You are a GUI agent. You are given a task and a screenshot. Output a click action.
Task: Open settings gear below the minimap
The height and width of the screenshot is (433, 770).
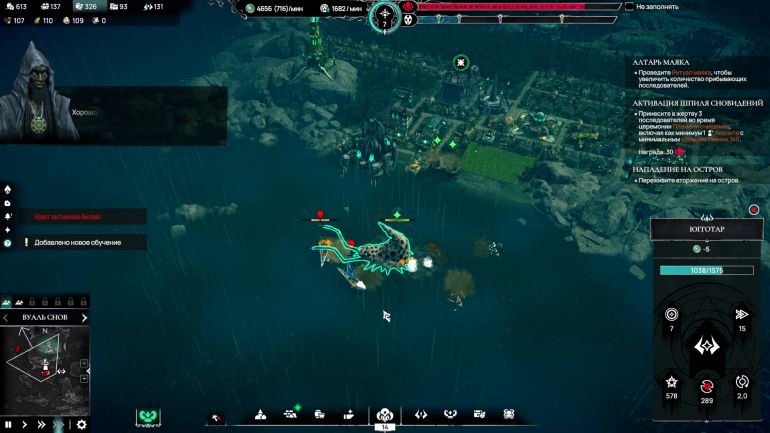tap(82, 424)
